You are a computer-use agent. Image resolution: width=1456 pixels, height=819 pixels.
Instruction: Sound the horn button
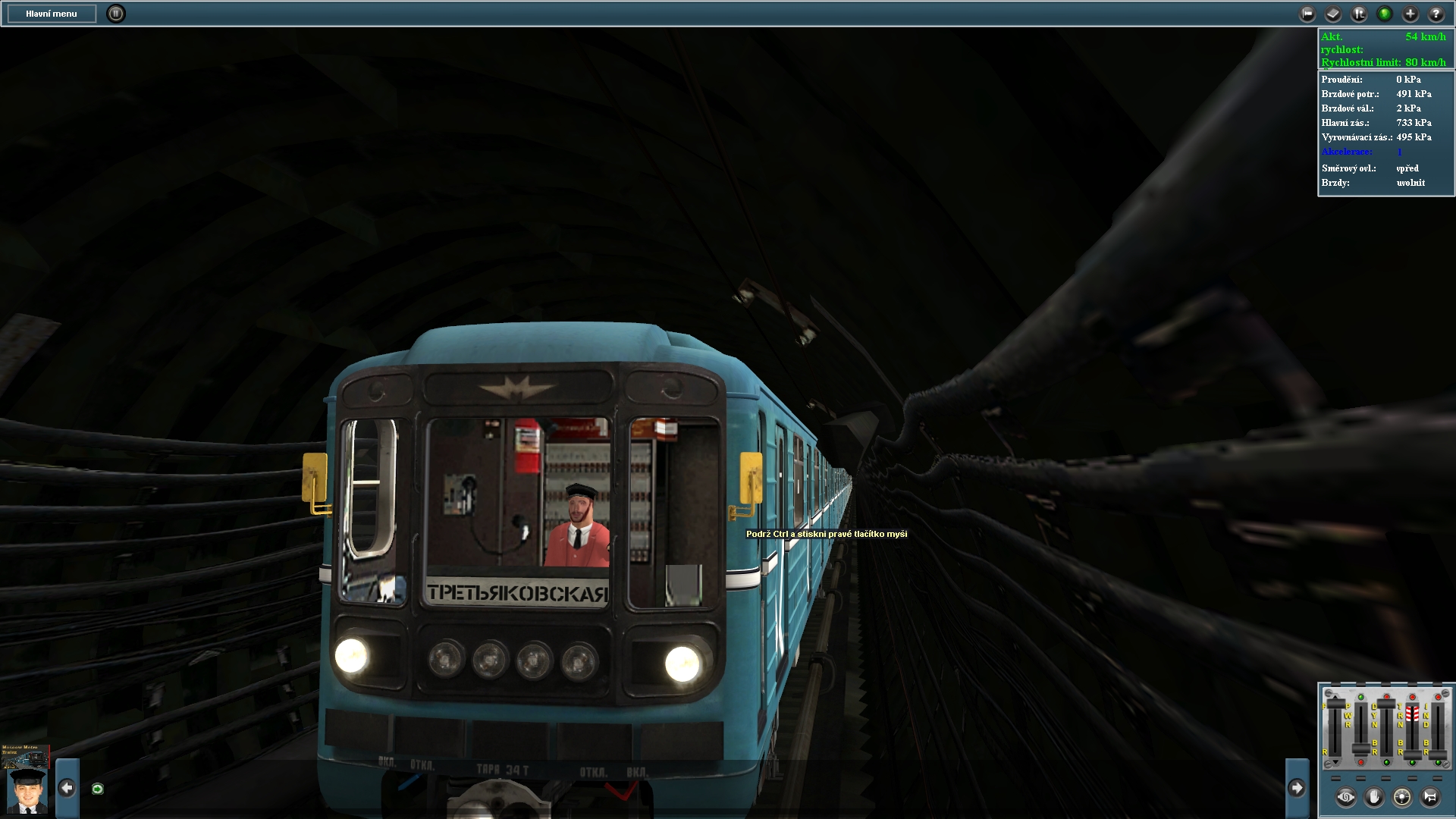pos(1430,797)
